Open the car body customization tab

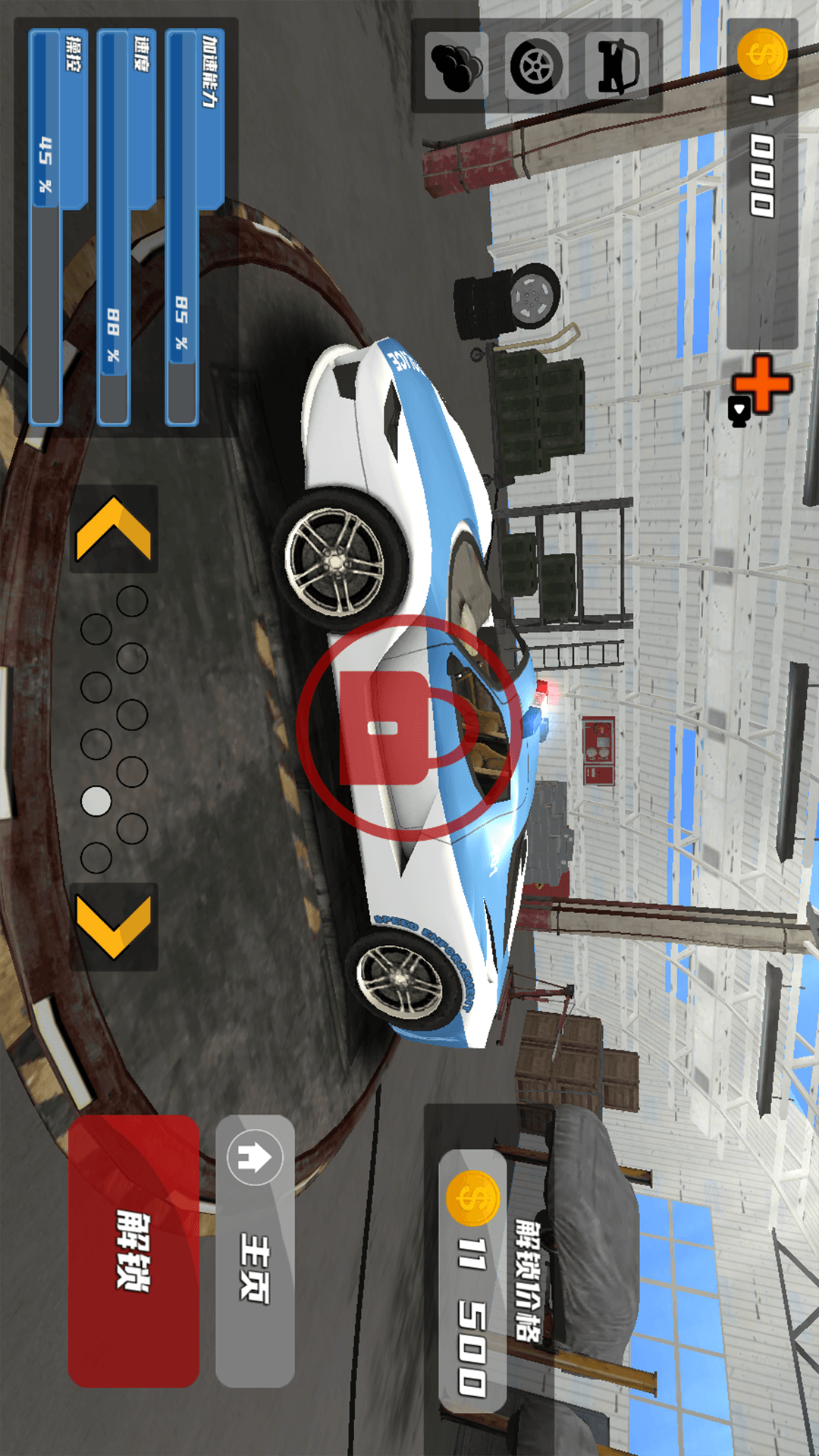pos(617,66)
